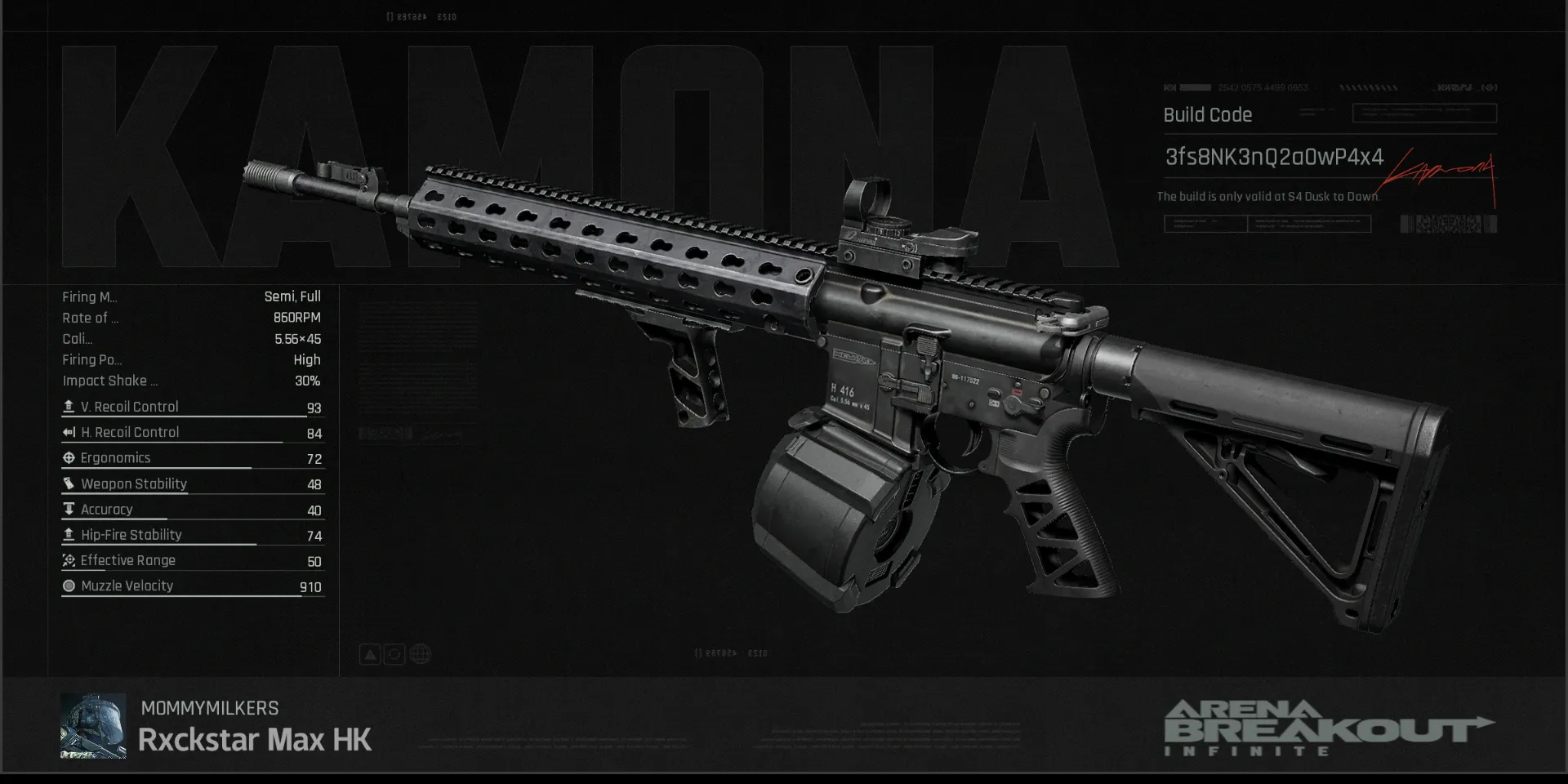Pick the Accuracy stat row
Image resolution: width=1568 pixels, height=784 pixels.
(x=192, y=510)
